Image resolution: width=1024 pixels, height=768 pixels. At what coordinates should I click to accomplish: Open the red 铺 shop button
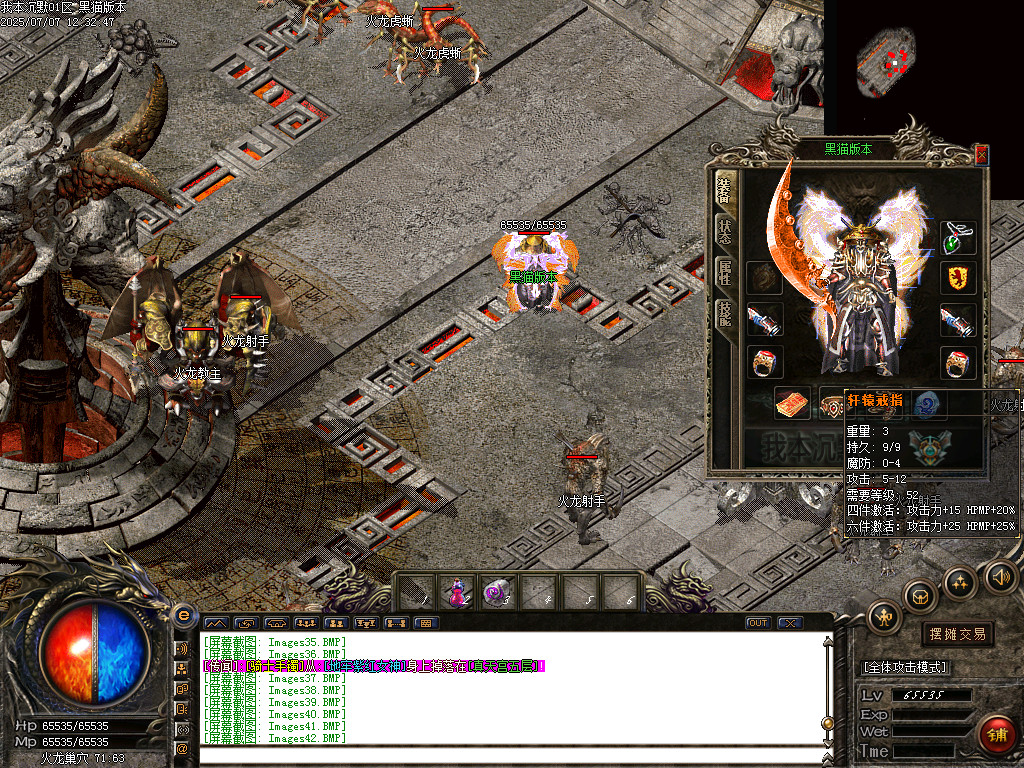click(995, 735)
